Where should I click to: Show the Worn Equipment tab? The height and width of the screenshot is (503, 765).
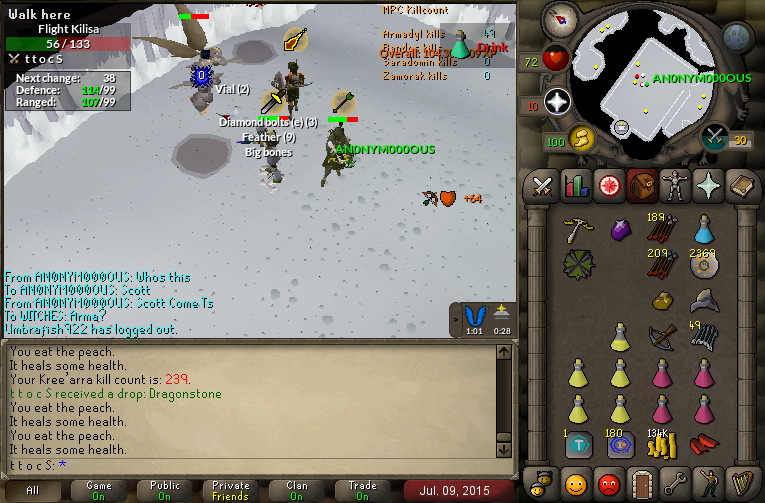(x=674, y=186)
